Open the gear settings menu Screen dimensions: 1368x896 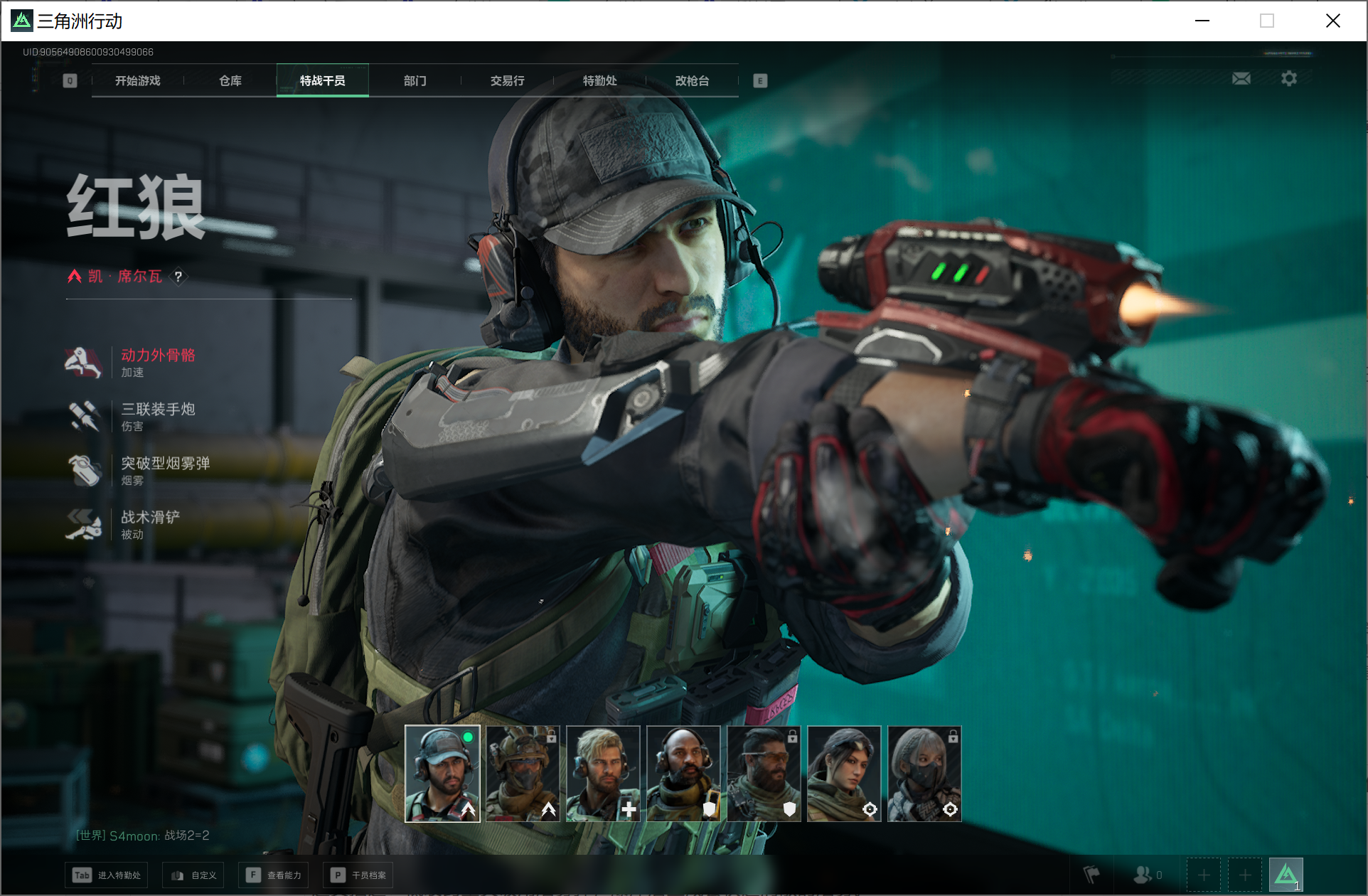click(x=1289, y=79)
